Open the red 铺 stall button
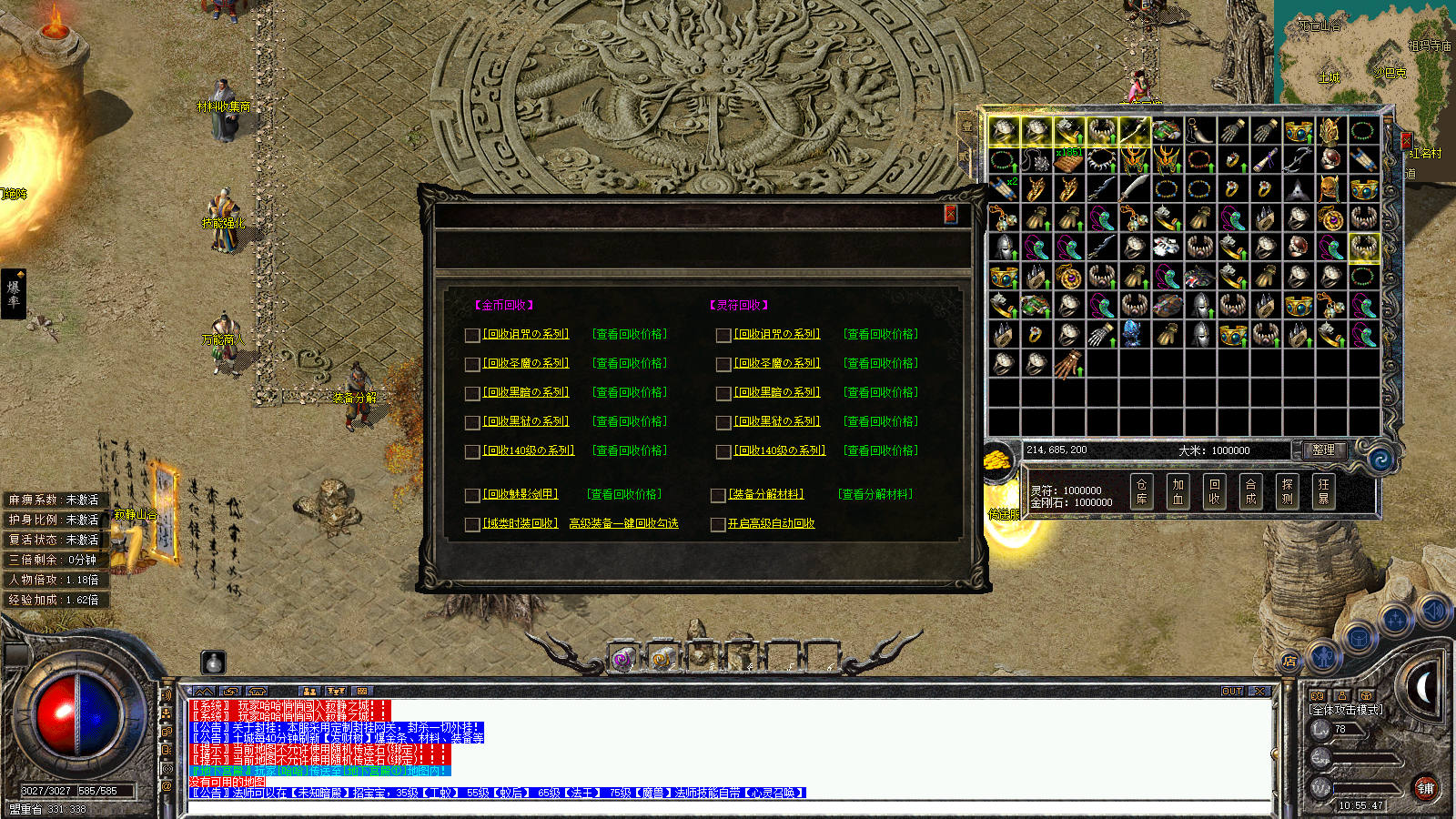1456x819 pixels. click(x=1425, y=788)
